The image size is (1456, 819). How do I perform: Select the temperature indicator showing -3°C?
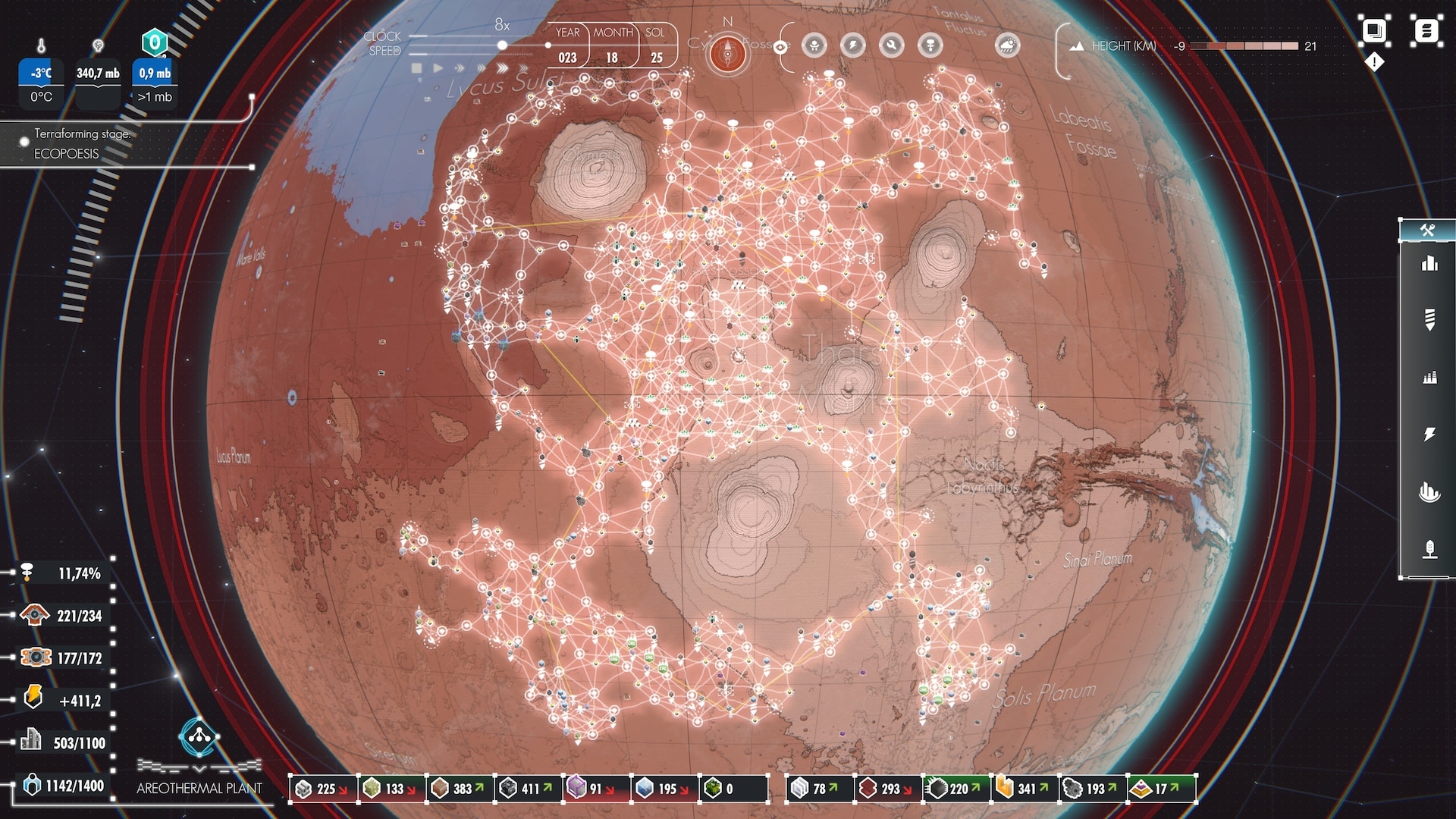[x=41, y=74]
